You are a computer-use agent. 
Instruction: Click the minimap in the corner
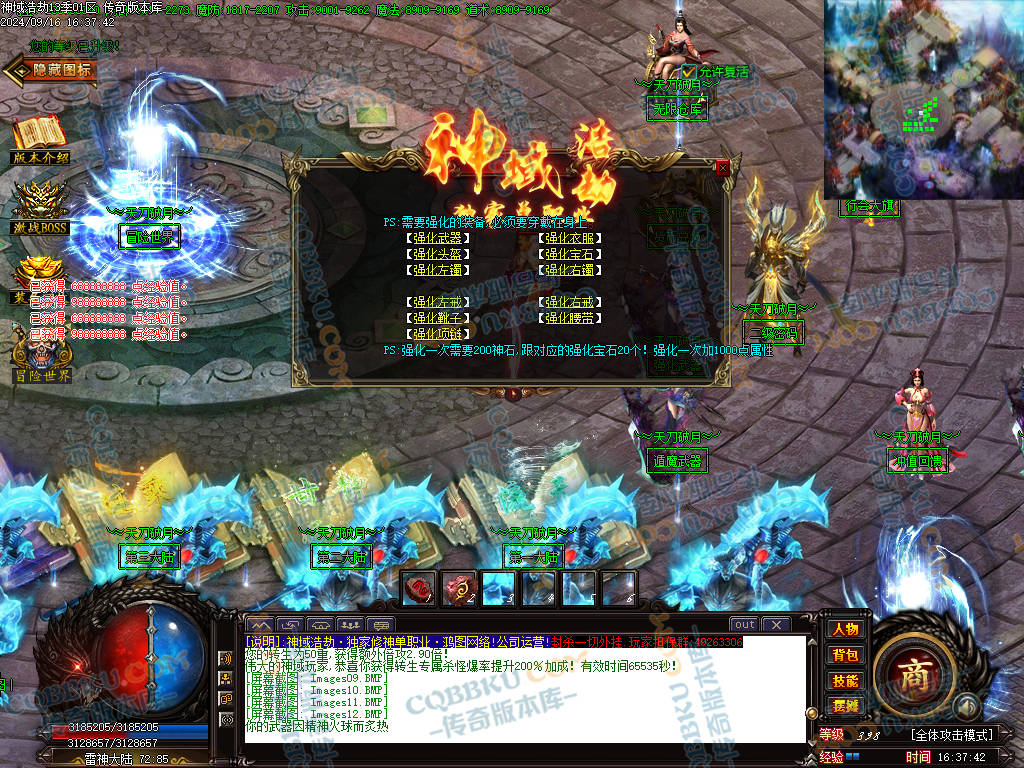point(923,98)
